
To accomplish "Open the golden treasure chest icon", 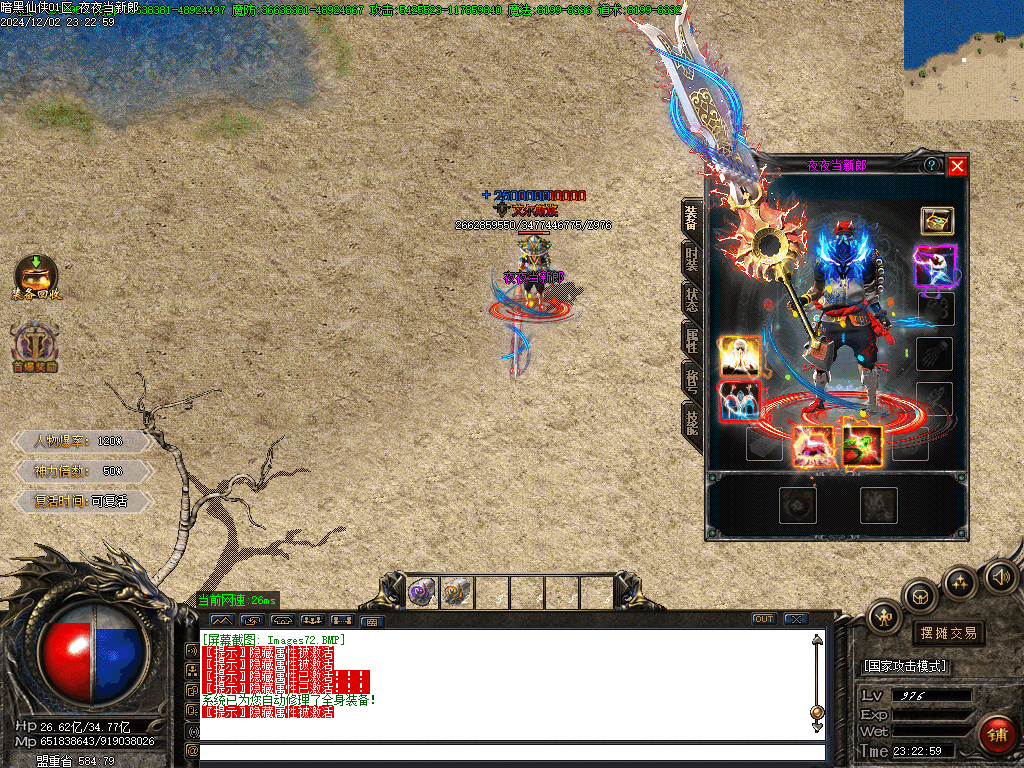I will (x=937, y=221).
